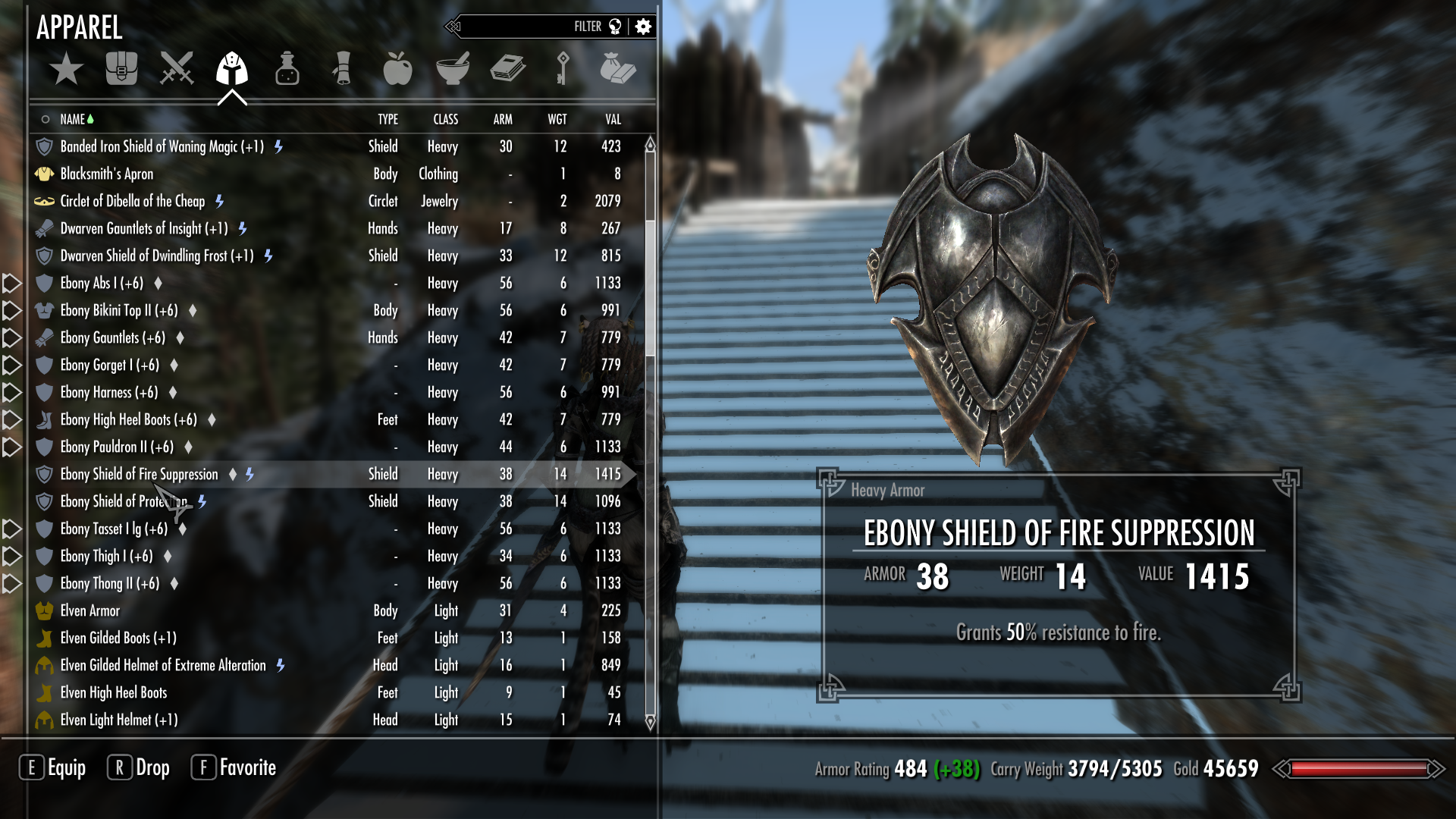The image size is (1456, 819).
Task: Sort the list by NAME column
Action: coord(73,119)
